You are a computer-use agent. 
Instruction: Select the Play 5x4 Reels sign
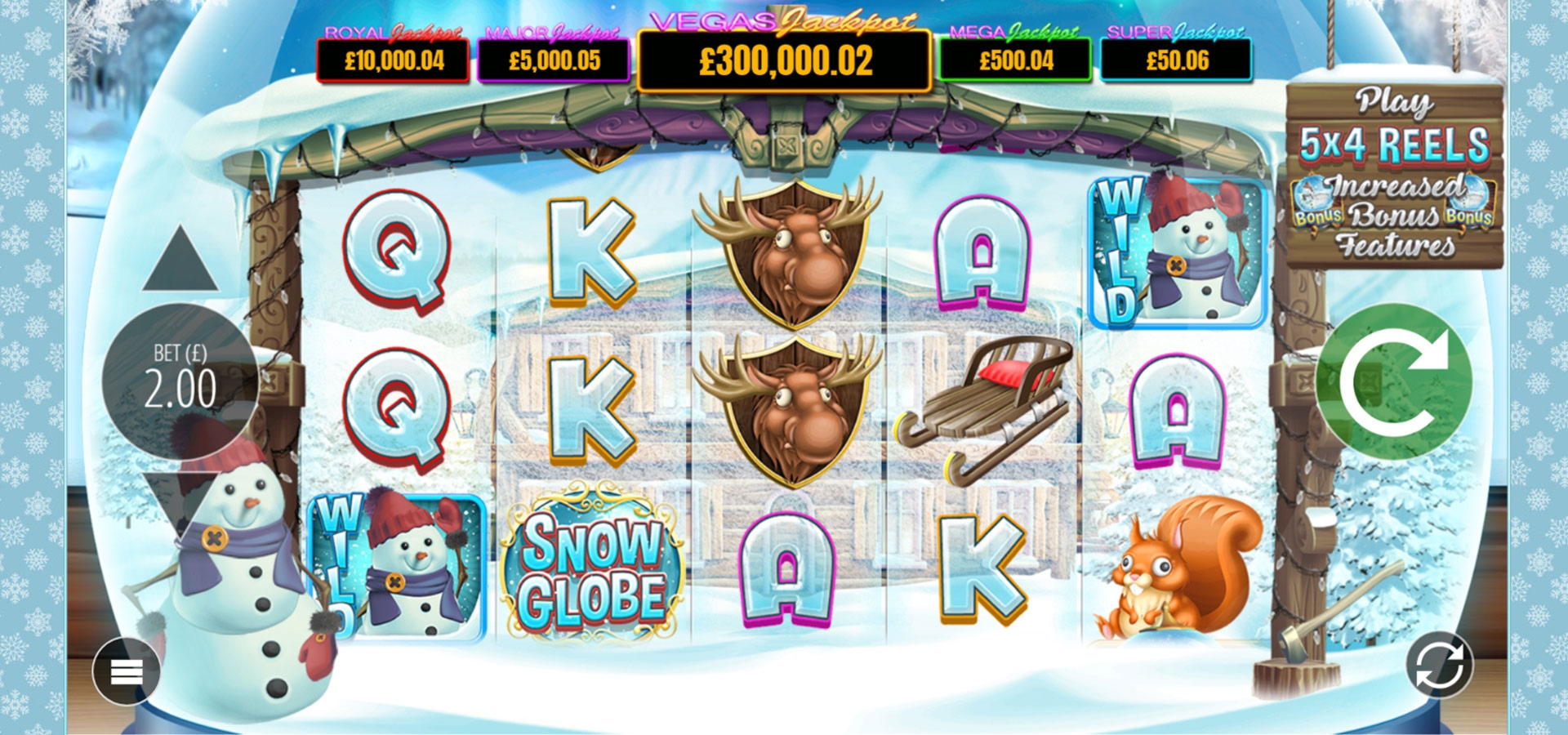[1394, 176]
